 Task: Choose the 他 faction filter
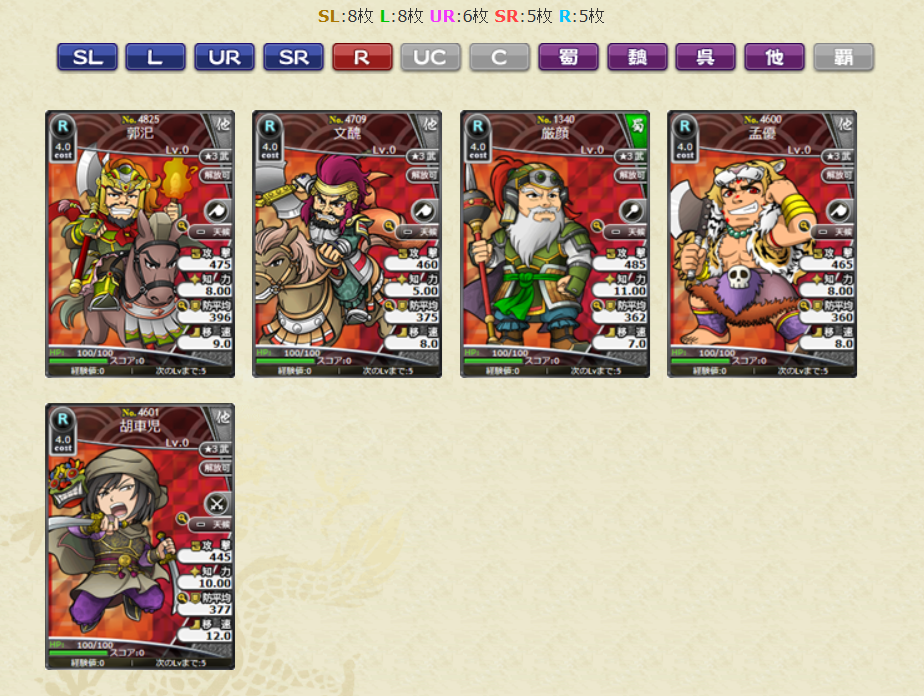[774, 58]
